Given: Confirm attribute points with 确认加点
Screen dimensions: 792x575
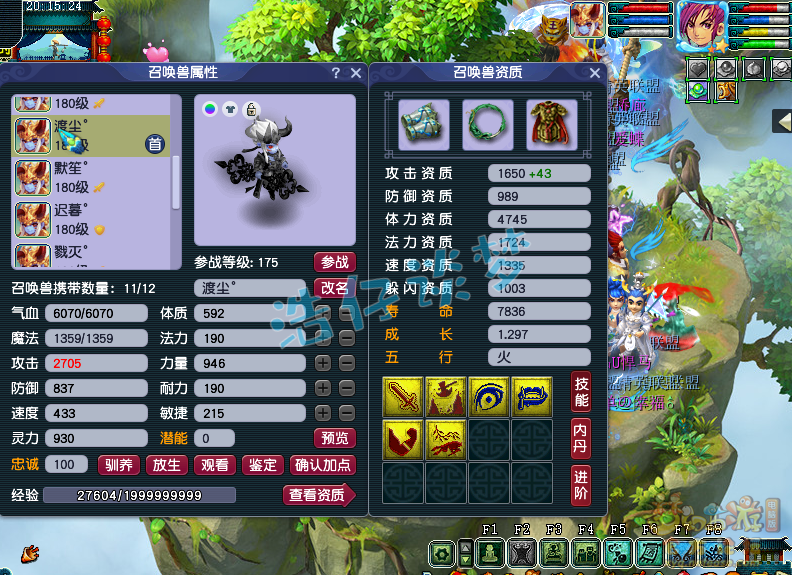Looking at the screenshot, I should tap(322, 465).
